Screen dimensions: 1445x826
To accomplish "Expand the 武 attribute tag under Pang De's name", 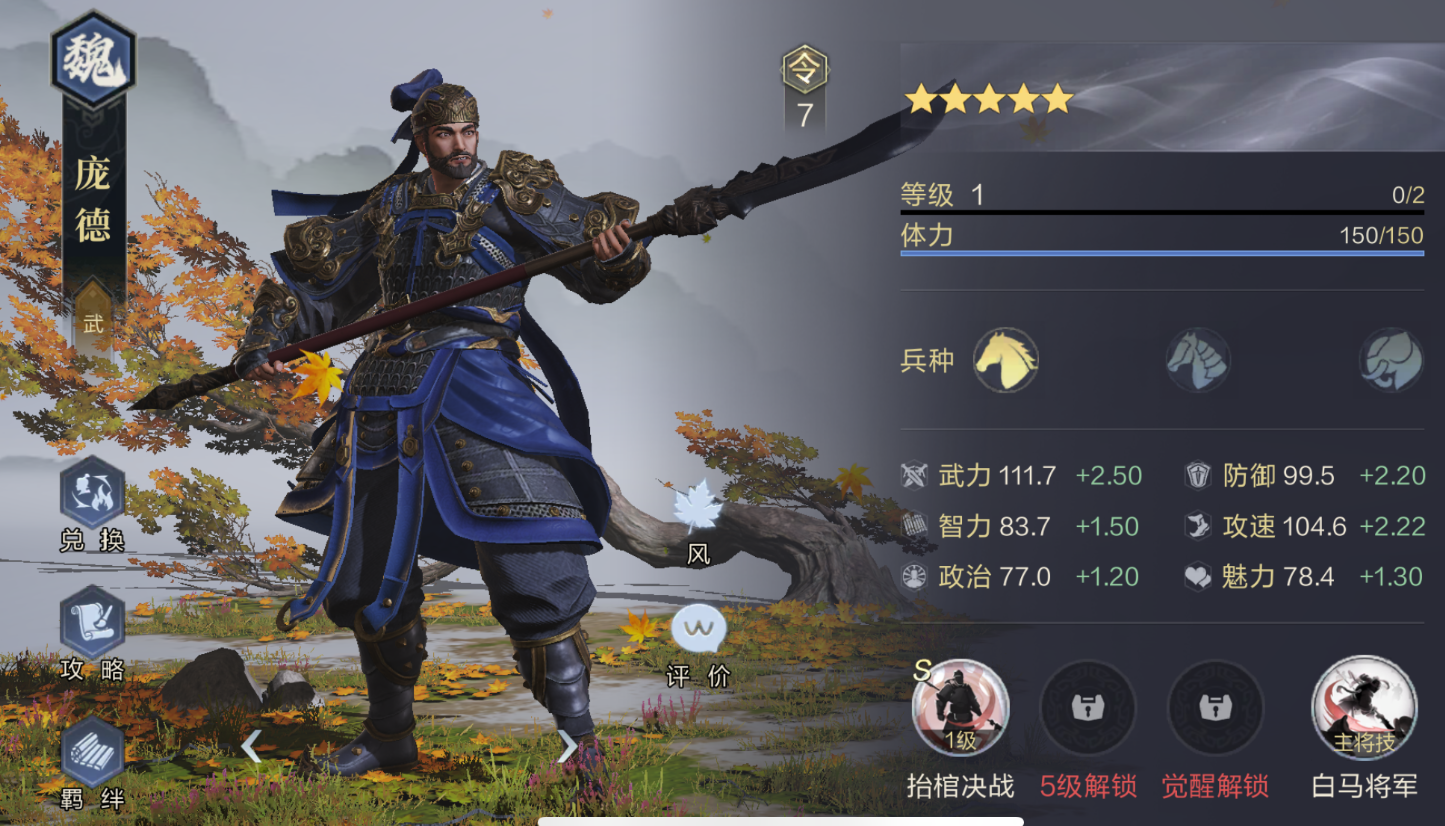I will pos(92,323).
